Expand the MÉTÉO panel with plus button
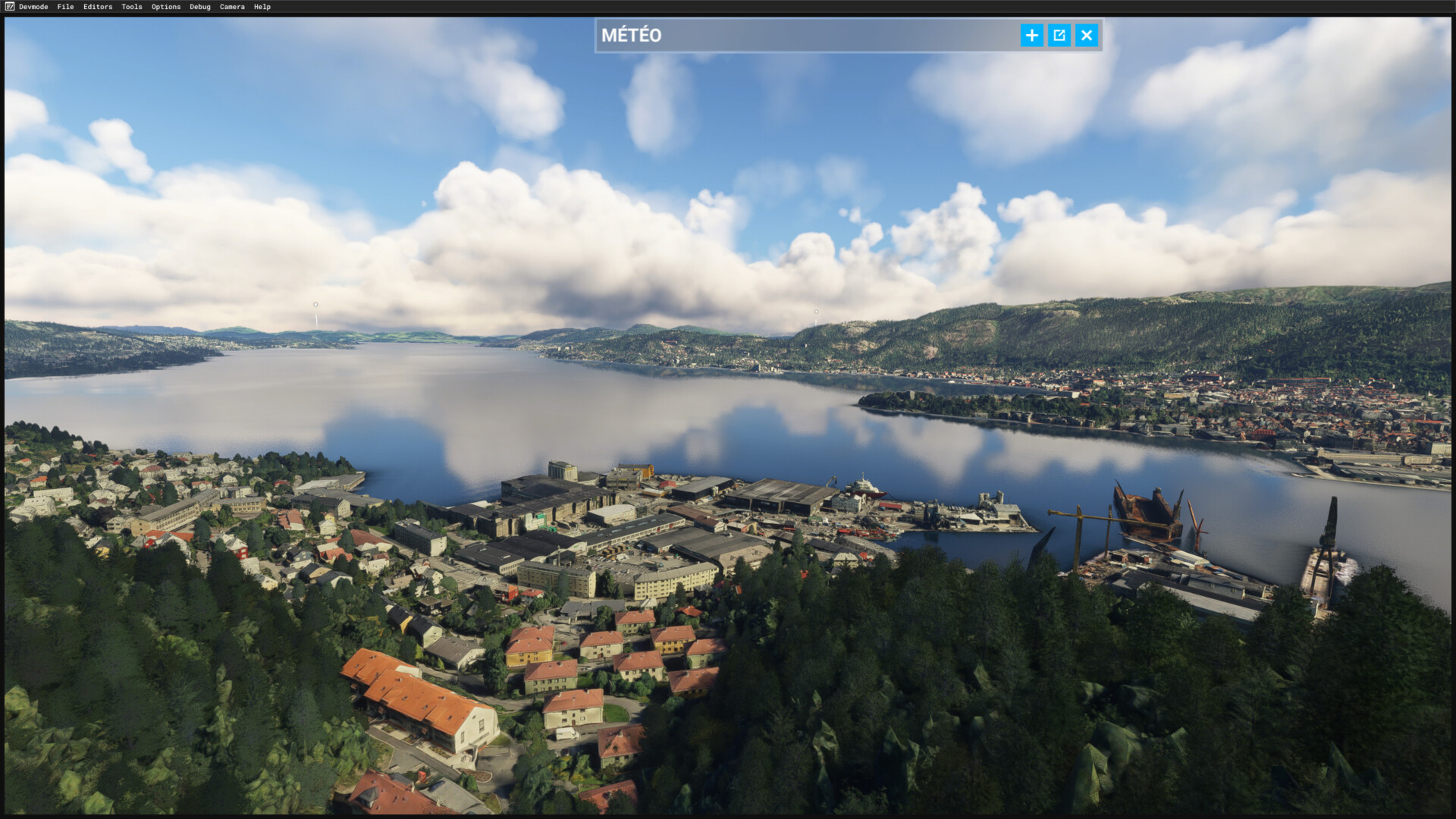This screenshot has width=1456, height=819. [x=1031, y=35]
